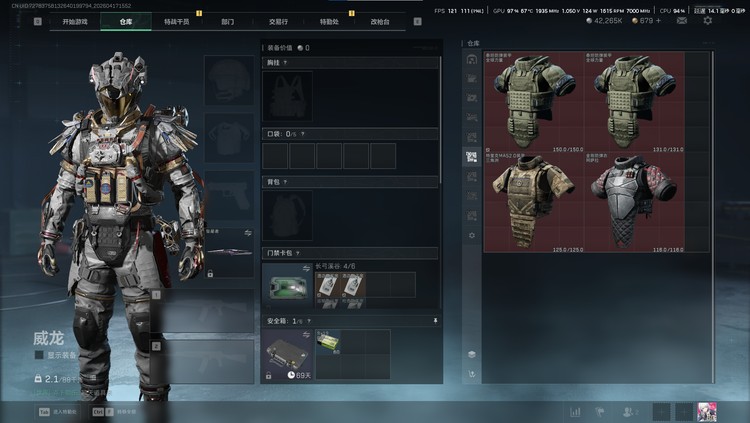Switch to the 仓库 tab
750x423 pixels.
coord(125,21)
